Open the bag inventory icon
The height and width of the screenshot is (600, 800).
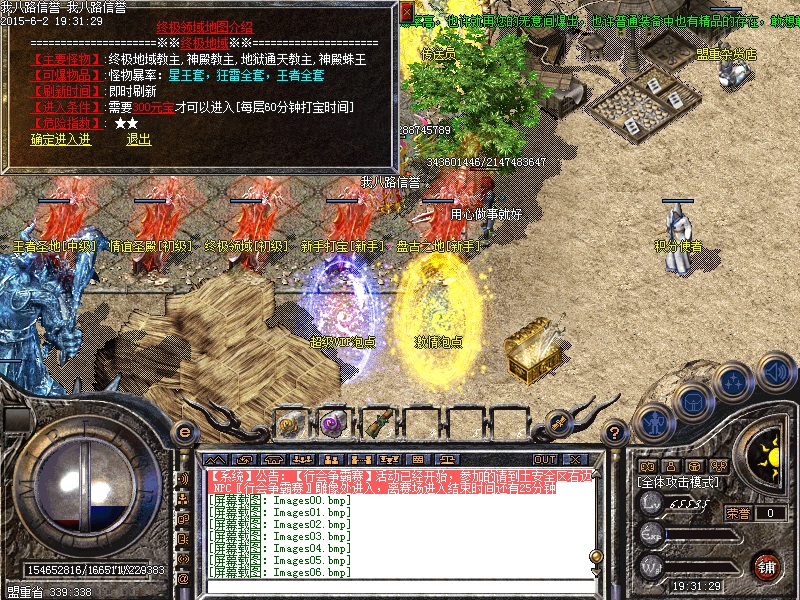pos(693,401)
